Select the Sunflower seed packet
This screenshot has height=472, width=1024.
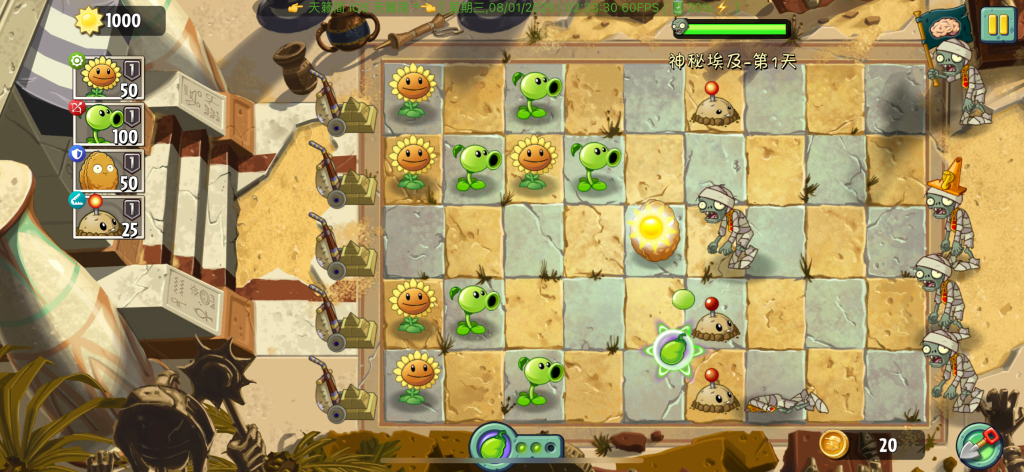pos(108,78)
